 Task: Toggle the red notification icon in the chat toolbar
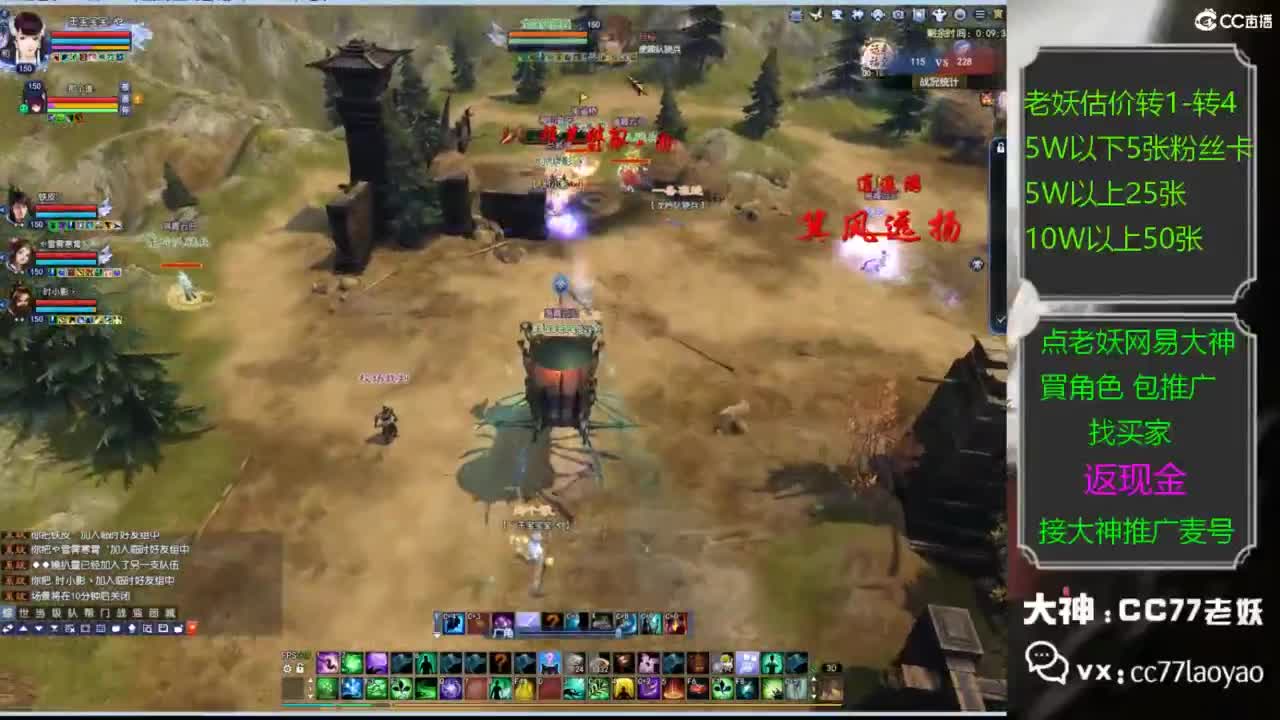(x=193, y=628)
